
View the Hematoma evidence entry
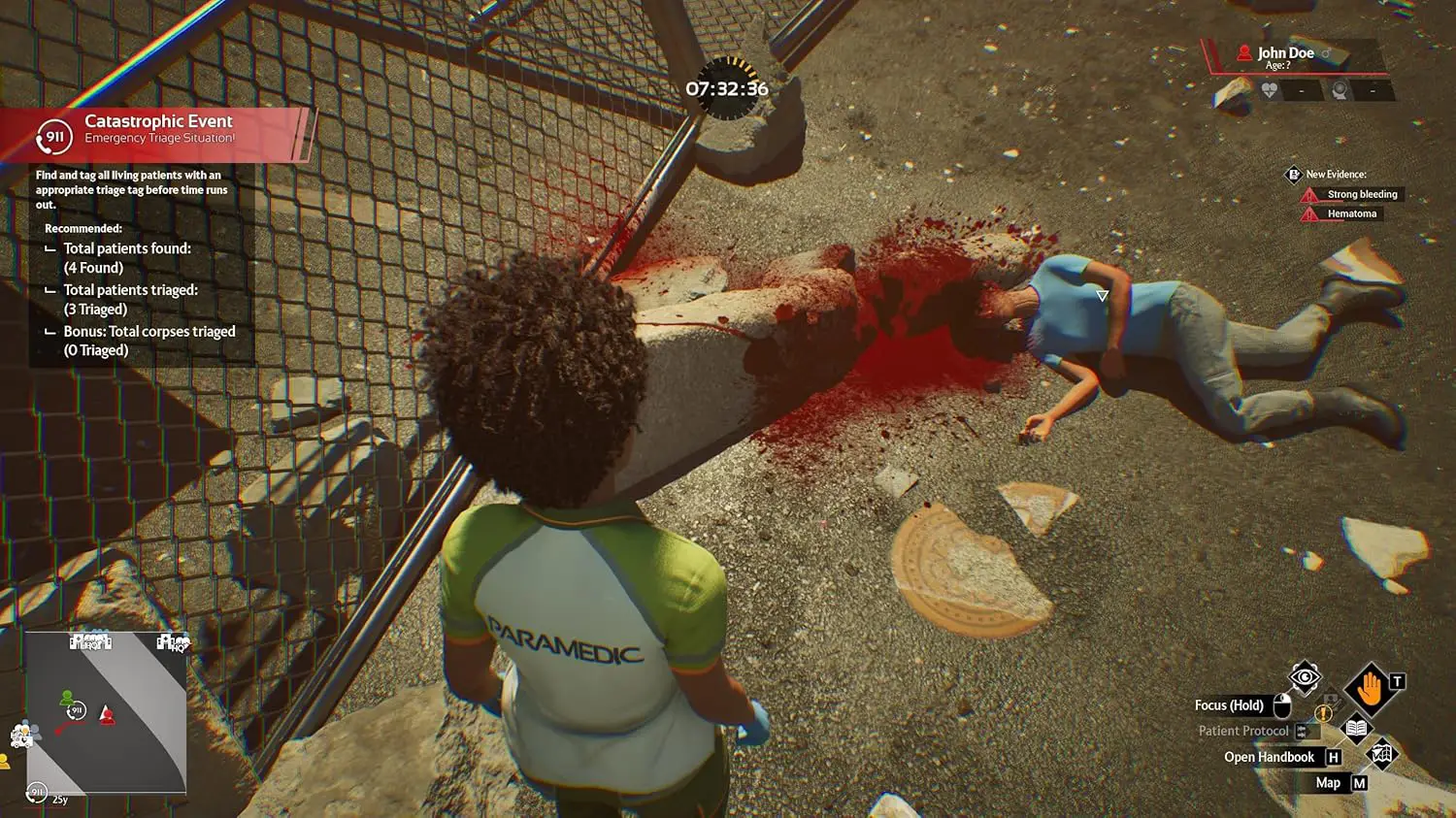click(x=1351, y=213)
